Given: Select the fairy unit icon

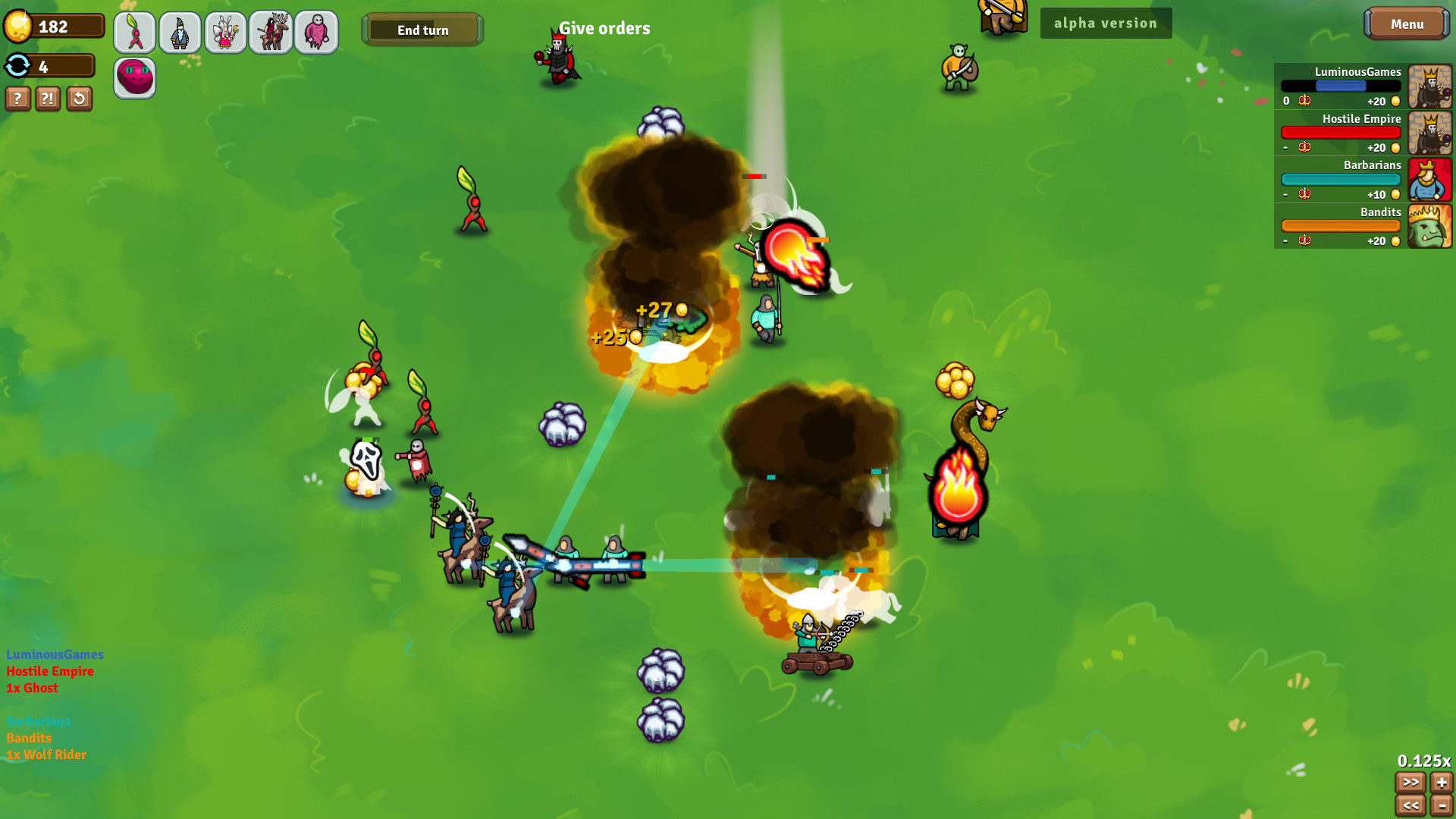Looking at the screenshot, I should (x=225, y=32).
